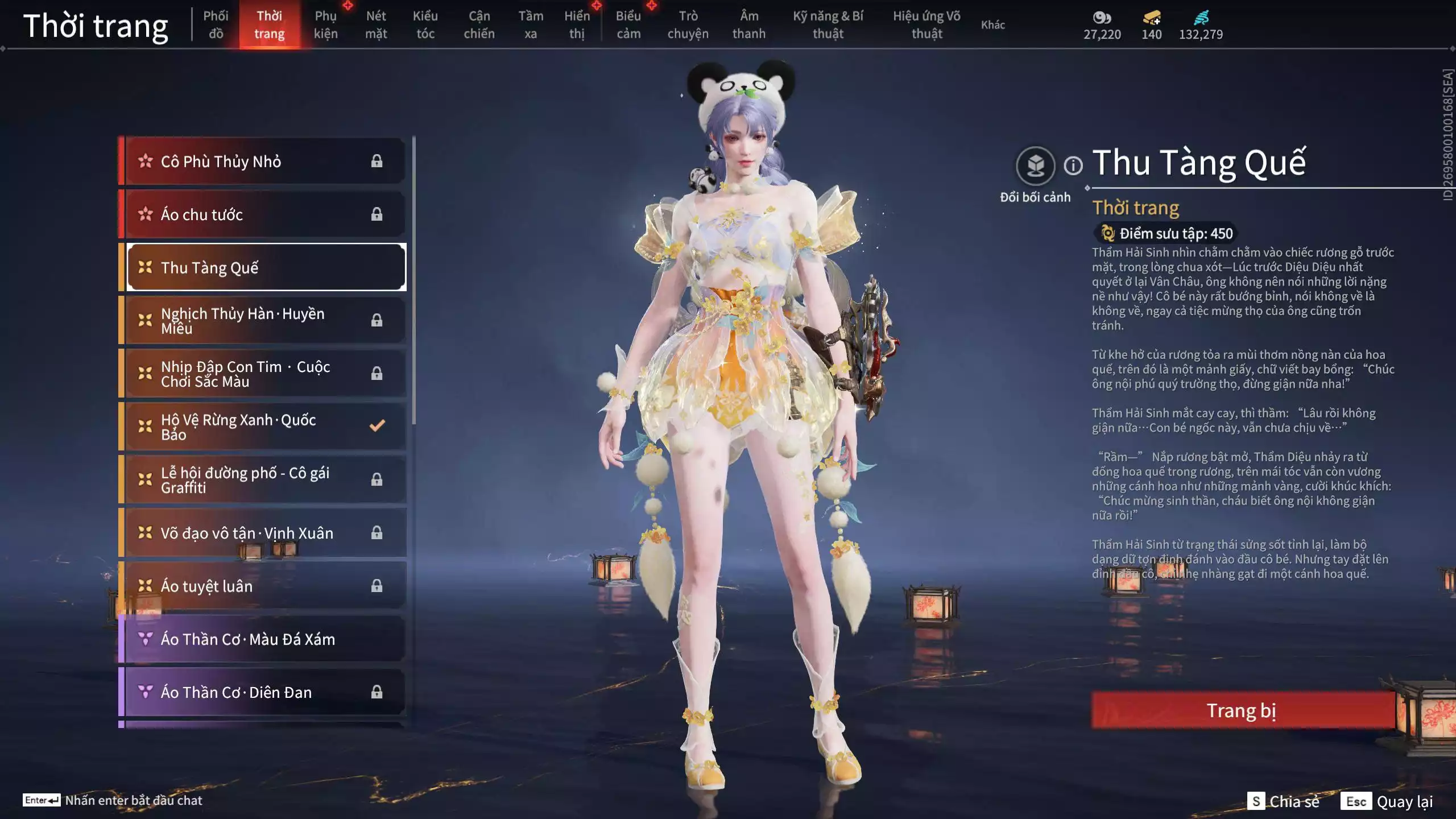Click the coin currency icon showing 27,220
This screenshot has height=819, width=1456.
(x=1103, y=19)
